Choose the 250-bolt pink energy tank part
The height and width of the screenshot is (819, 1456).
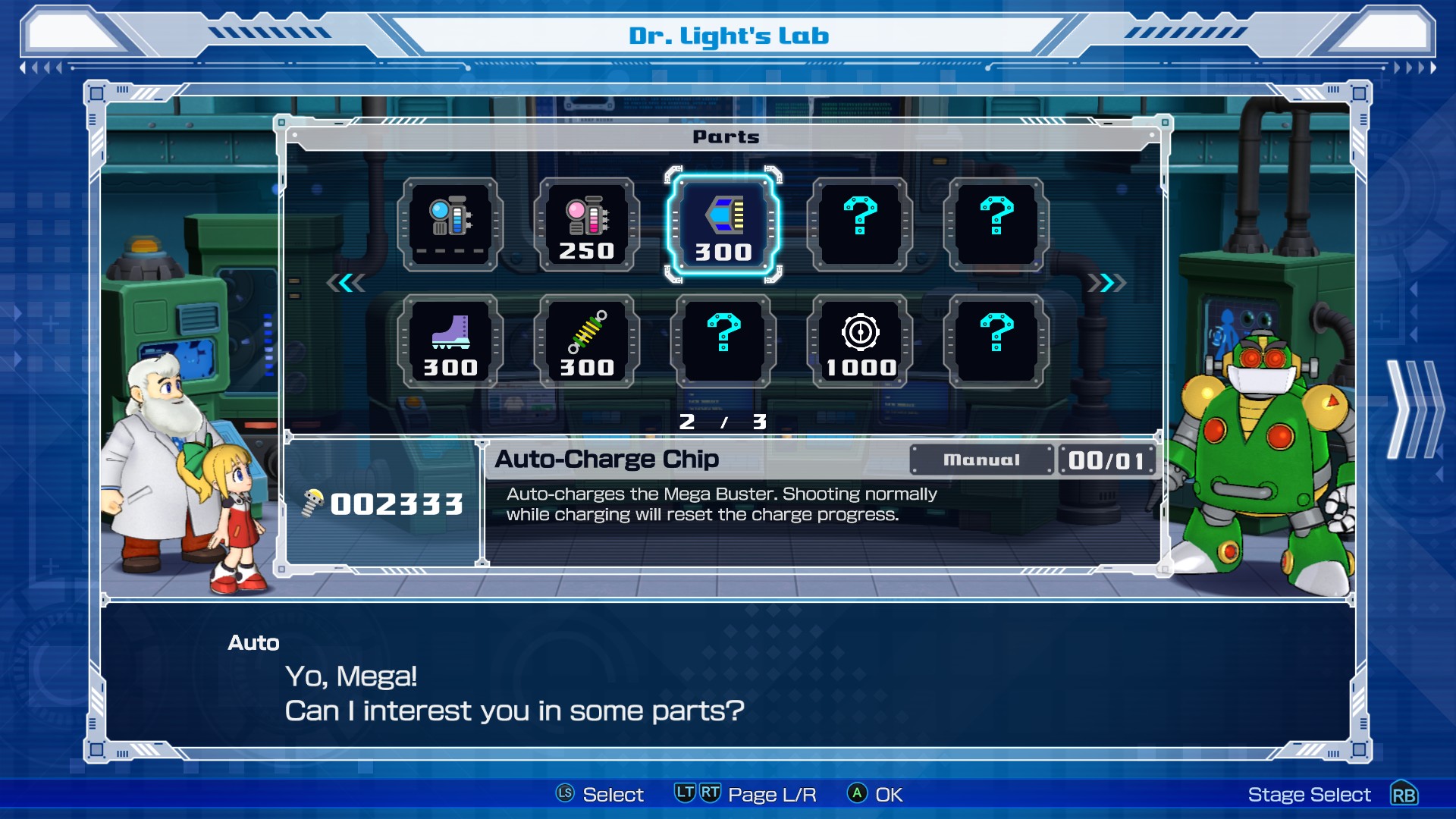coord(586,225)
